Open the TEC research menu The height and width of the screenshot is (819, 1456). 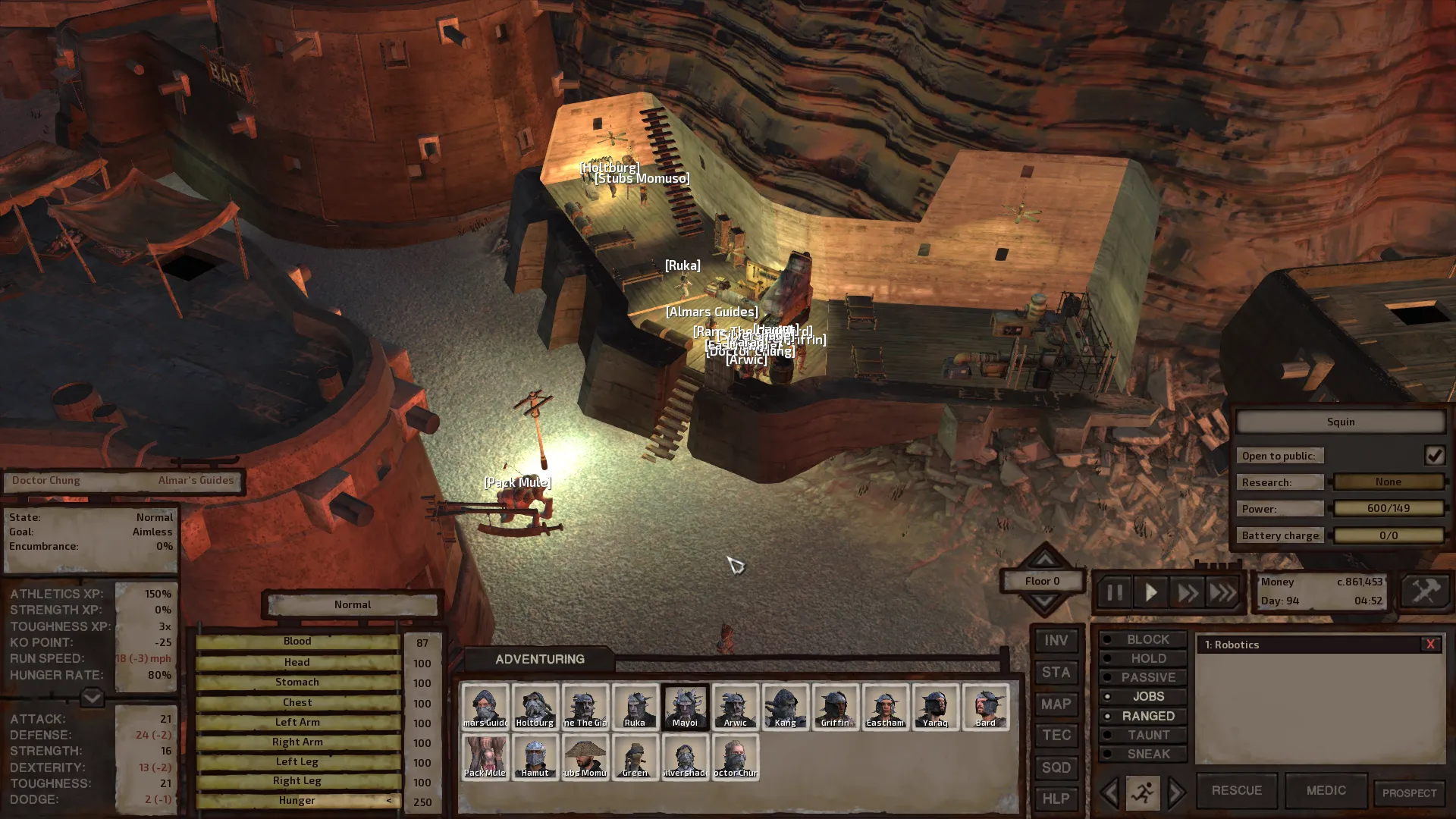(x=1056, y=736)
